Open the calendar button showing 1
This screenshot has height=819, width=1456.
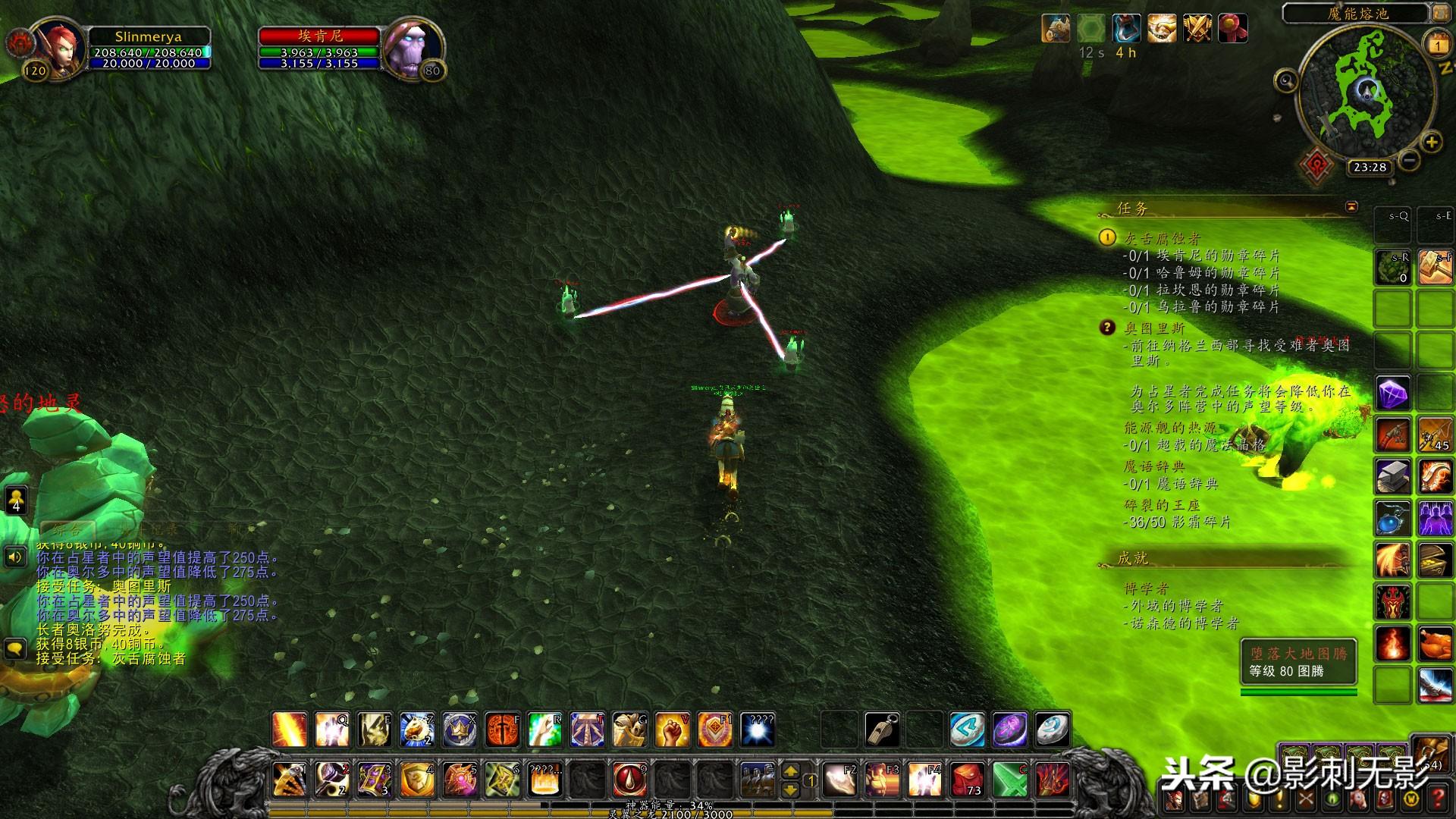click(x=1438, y=44)
